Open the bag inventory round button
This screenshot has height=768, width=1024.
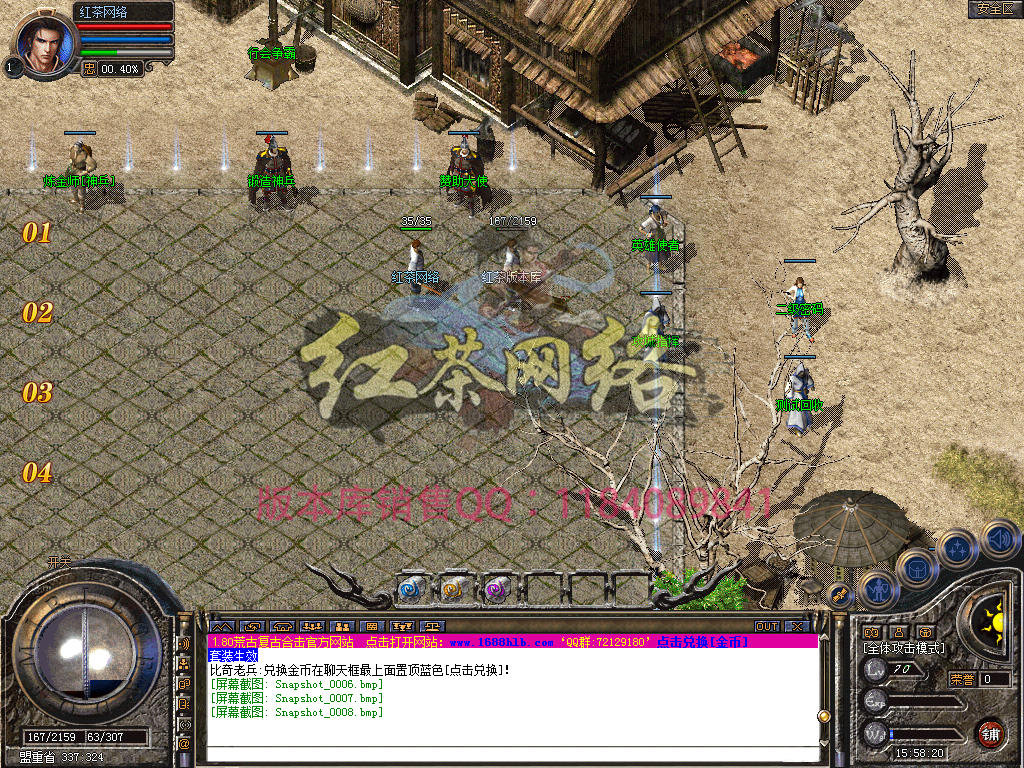tap(916, 569)
